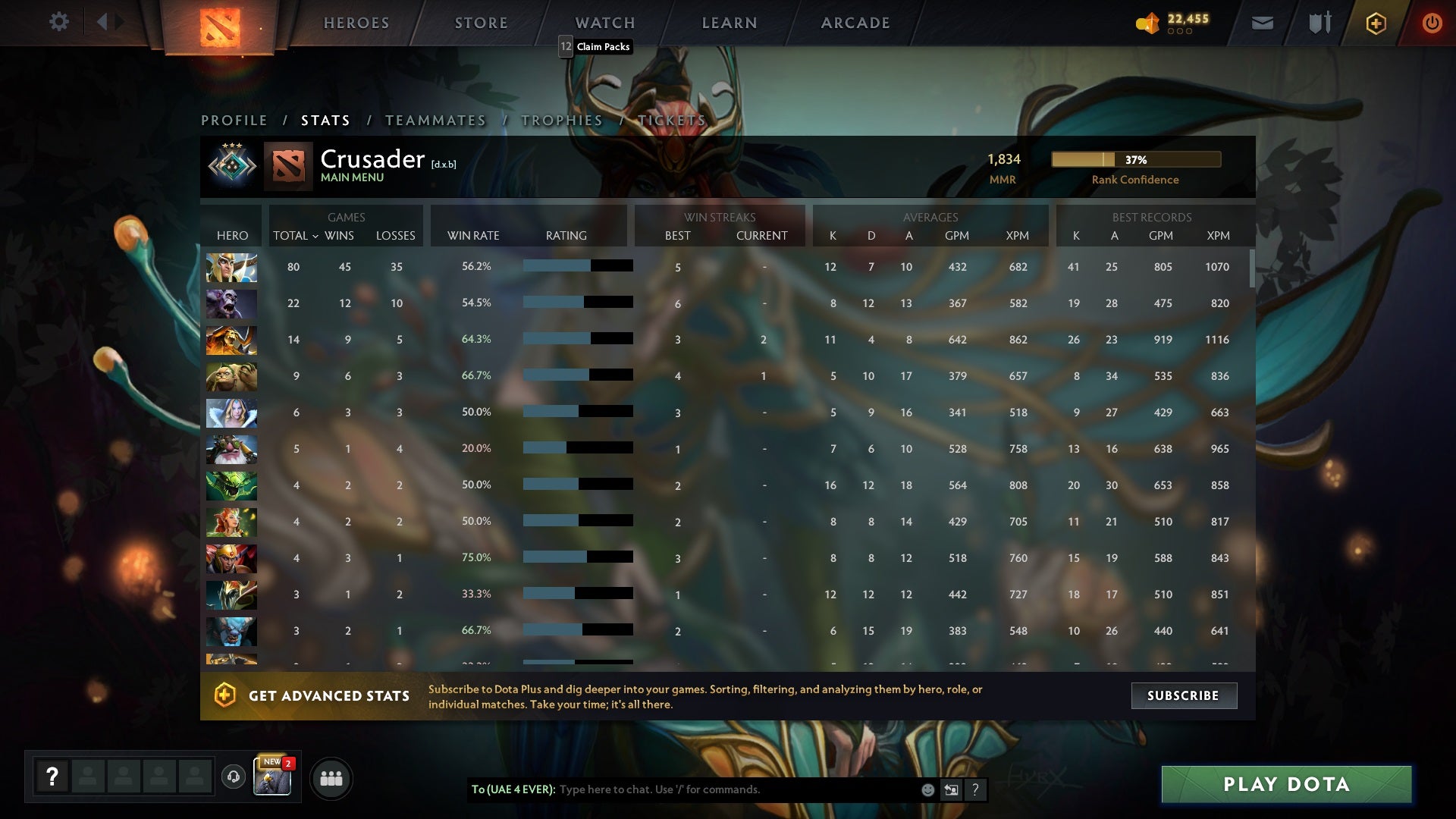Click the shard balance icon showing 22,455
Viewport: 1456px width, 819px height.
(x=1147, y=23)
